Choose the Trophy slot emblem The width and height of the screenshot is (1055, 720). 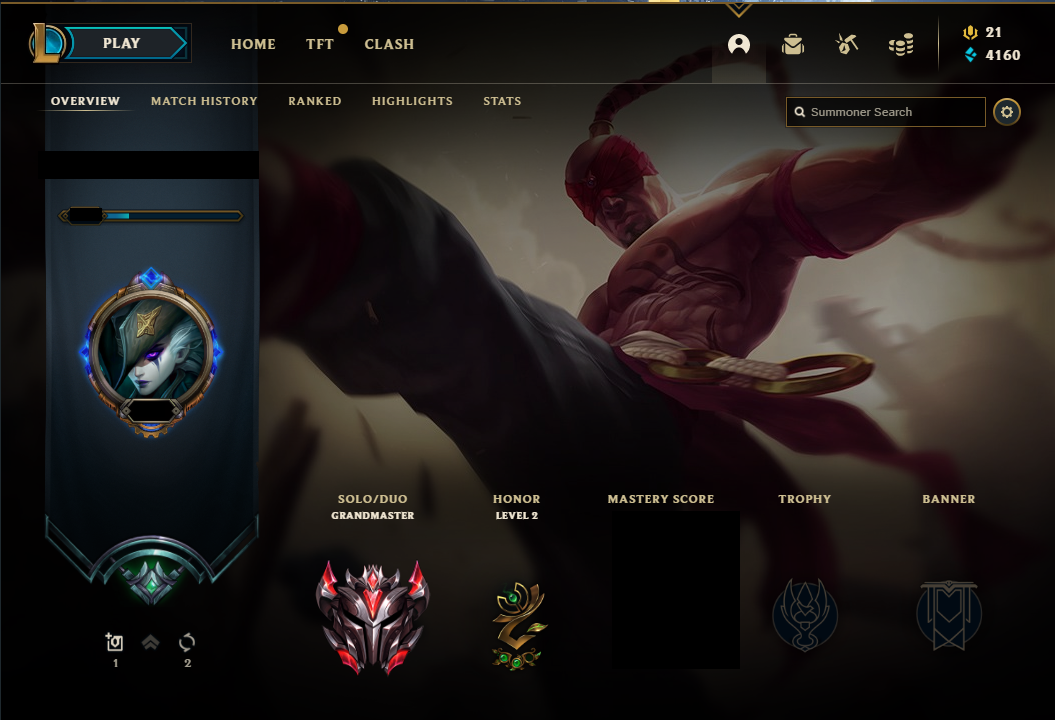tap(805, 614)
